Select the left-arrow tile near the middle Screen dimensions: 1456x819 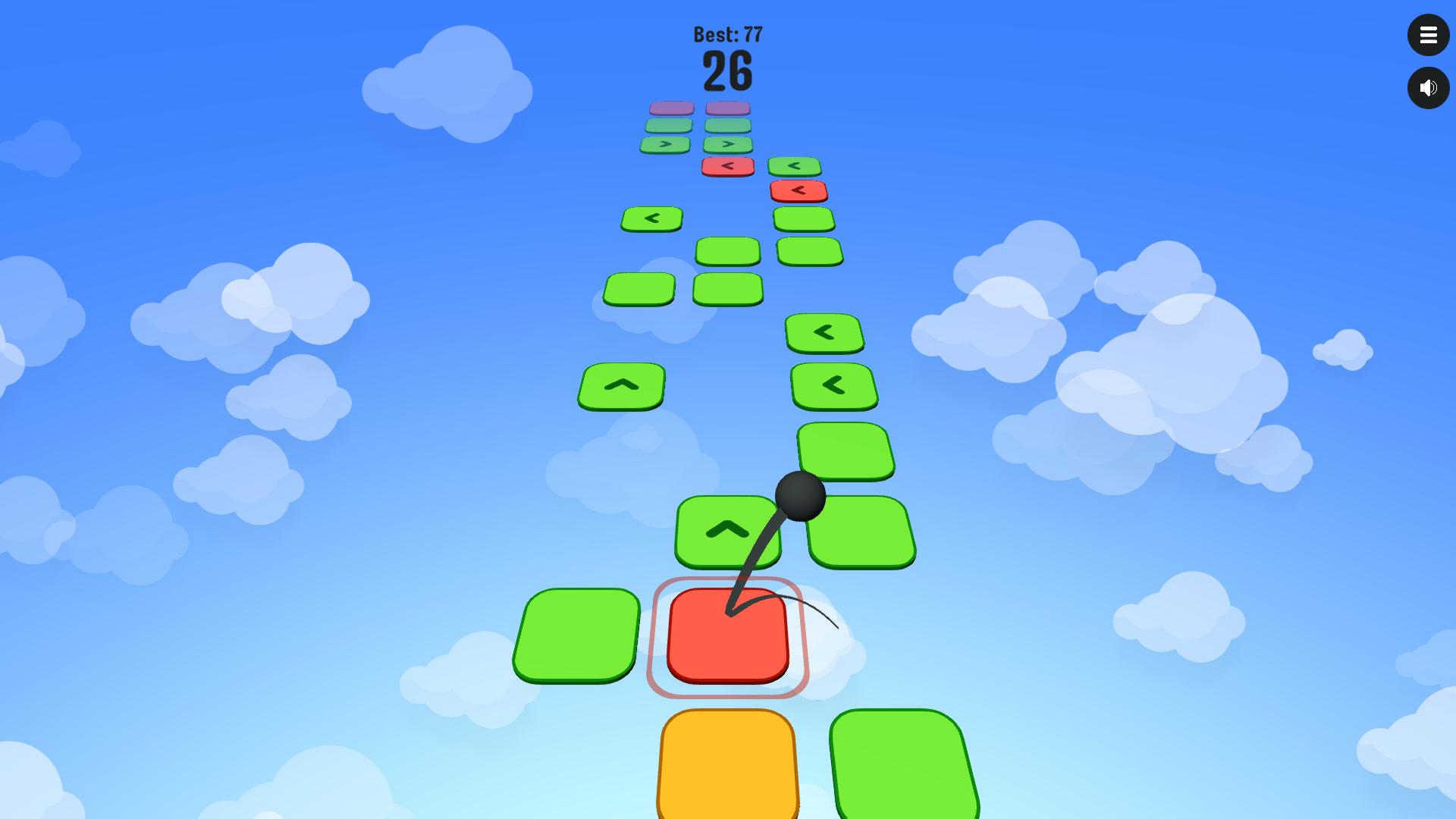[823, 332]
